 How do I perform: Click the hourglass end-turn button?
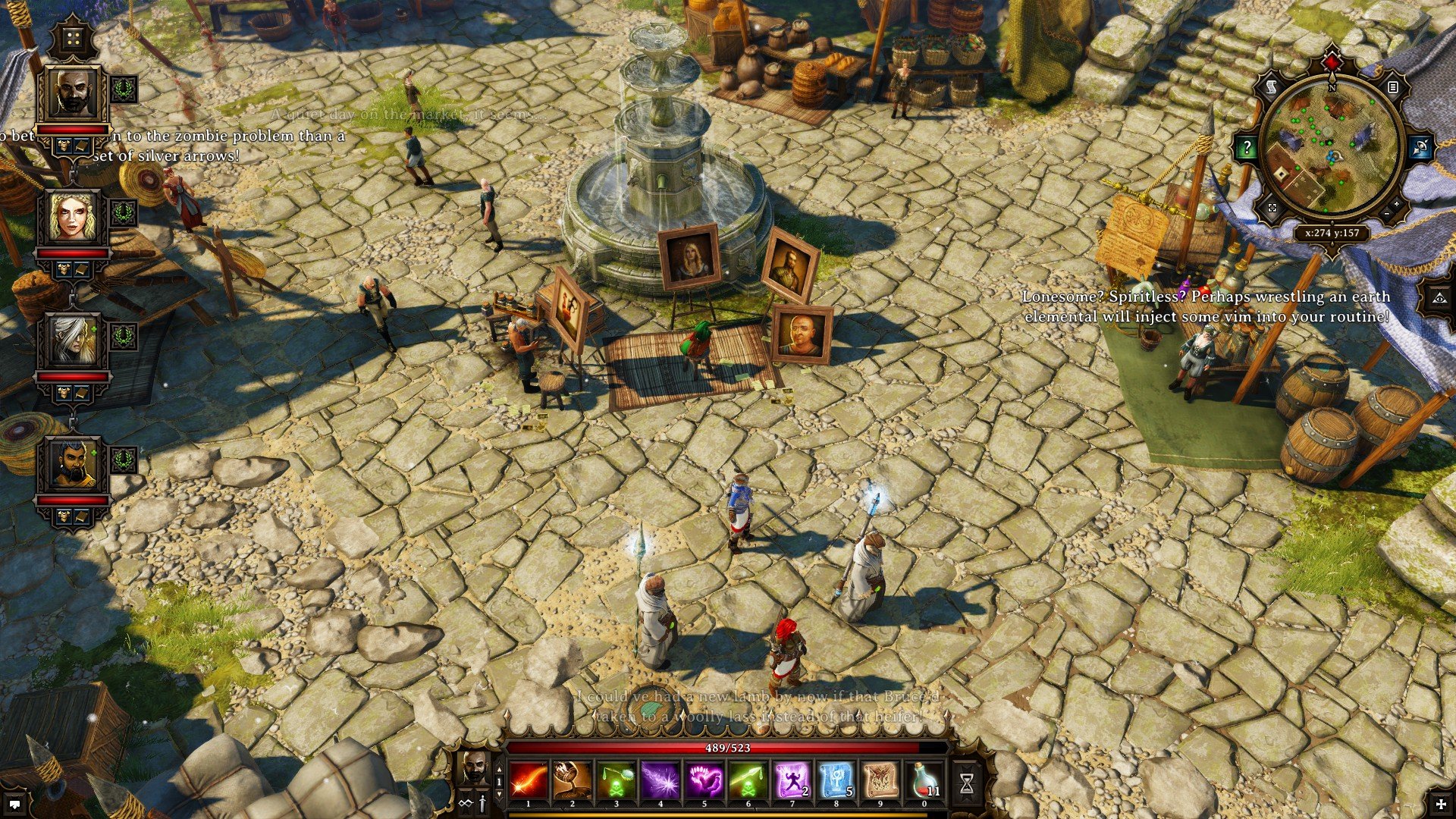967,784
